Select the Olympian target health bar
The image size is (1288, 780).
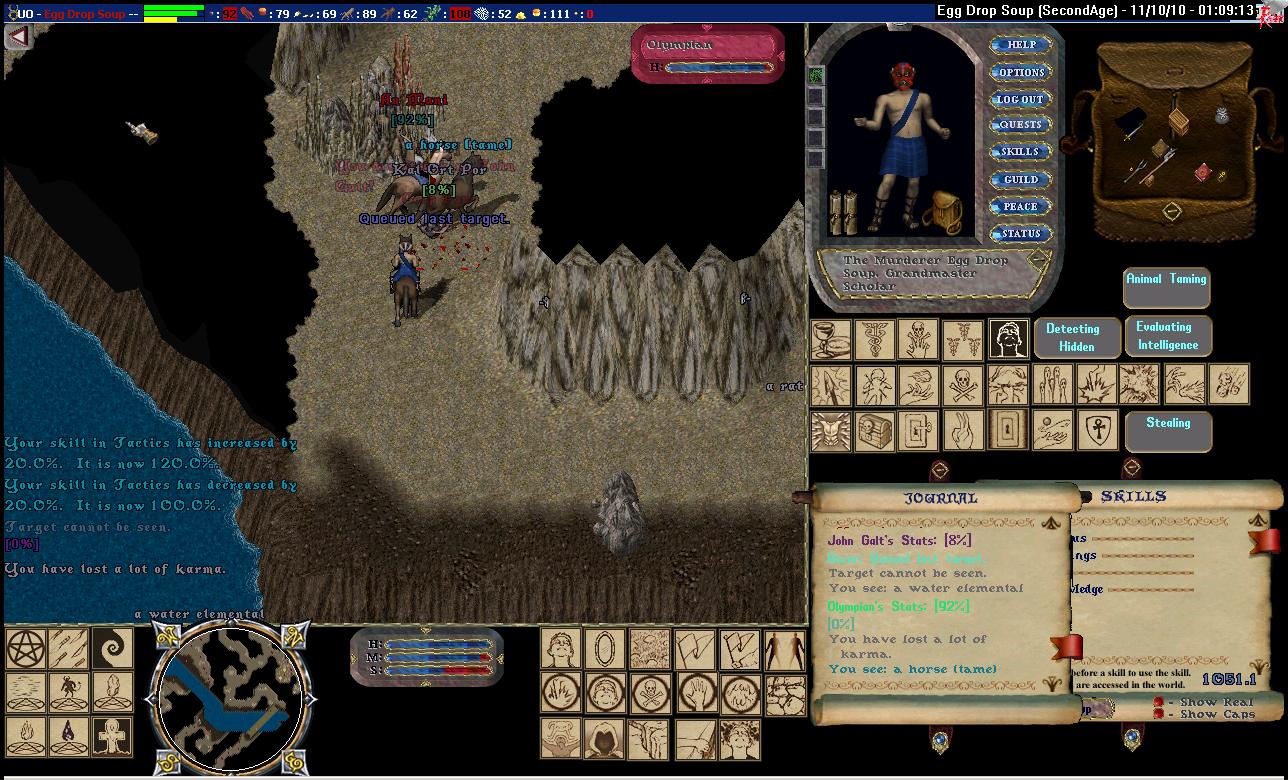click(708, 55)
